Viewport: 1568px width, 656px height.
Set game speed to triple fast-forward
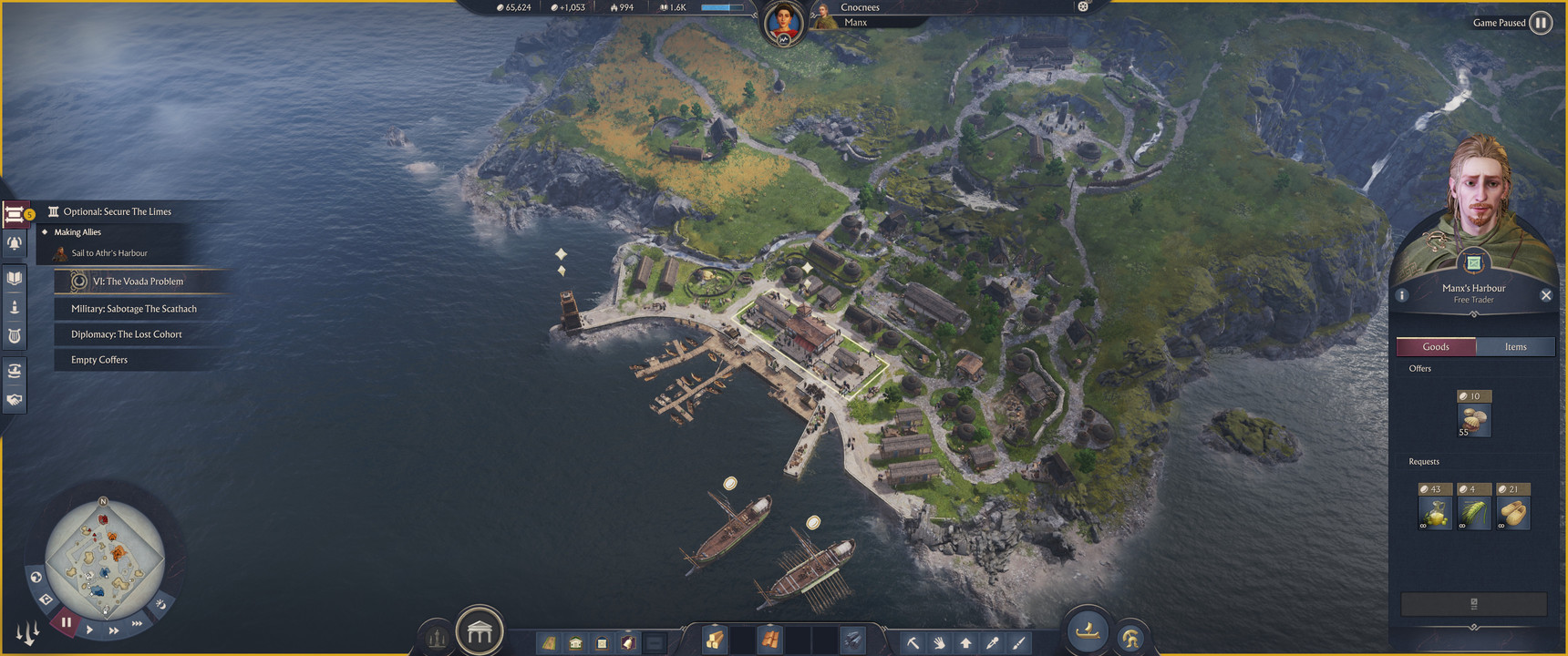[x=137, y=623]
